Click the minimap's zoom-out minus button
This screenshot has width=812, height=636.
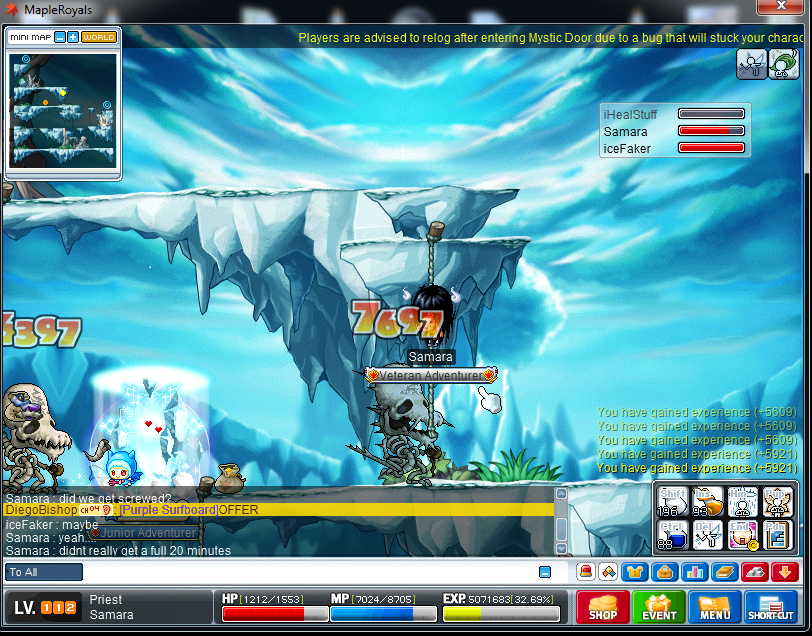click(x=60, y=37)
